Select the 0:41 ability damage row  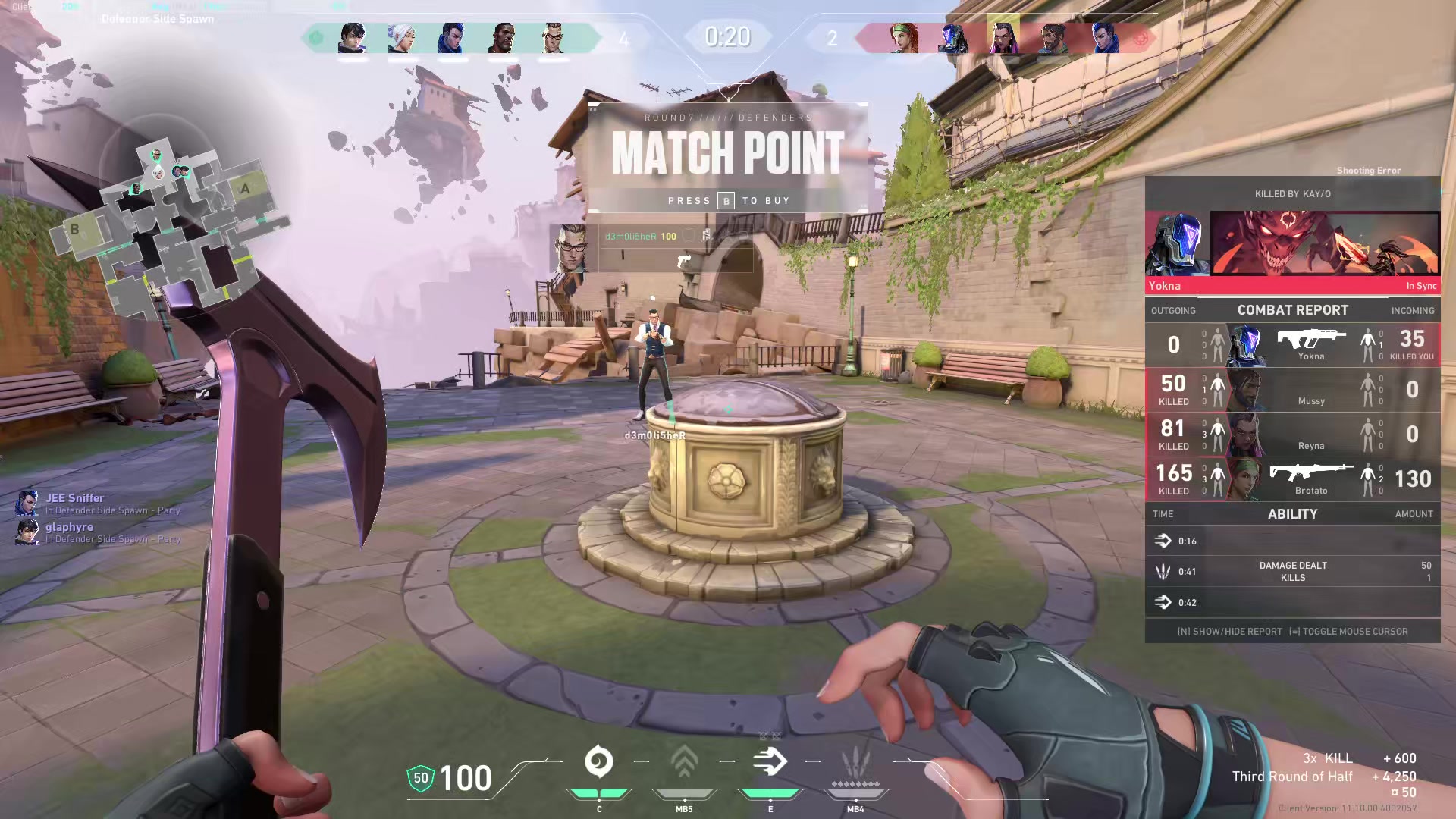1292,572
